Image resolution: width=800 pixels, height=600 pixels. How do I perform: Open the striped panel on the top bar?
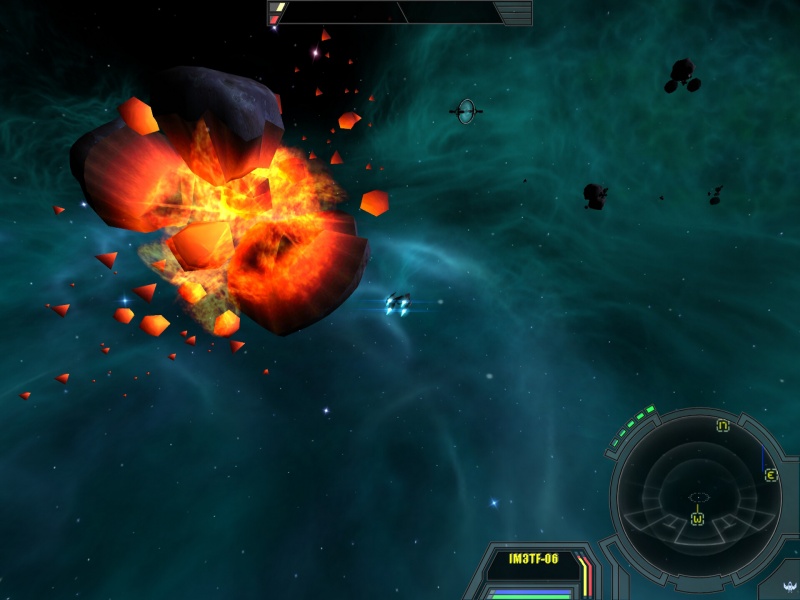pyautogui.click(x=514, y=12)
